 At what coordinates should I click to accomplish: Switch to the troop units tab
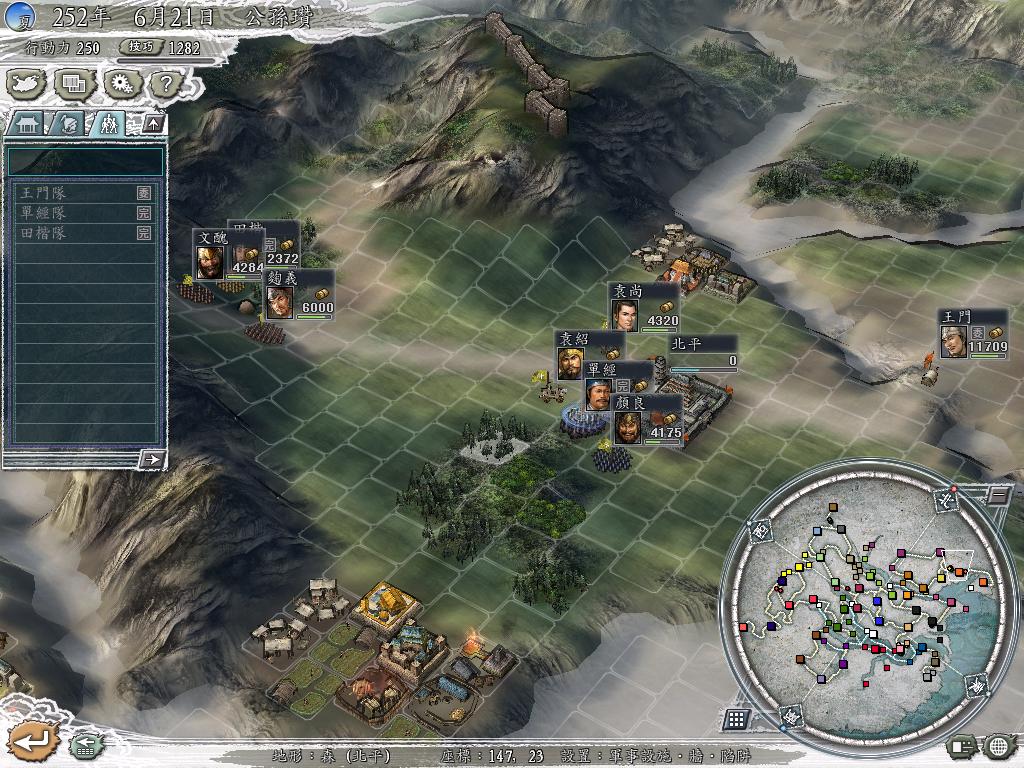tap(106, 124)
